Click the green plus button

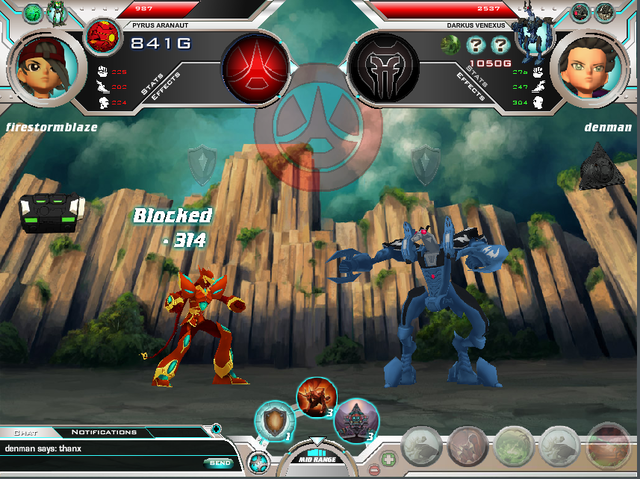pyautogui.click(x=389, y=459)
